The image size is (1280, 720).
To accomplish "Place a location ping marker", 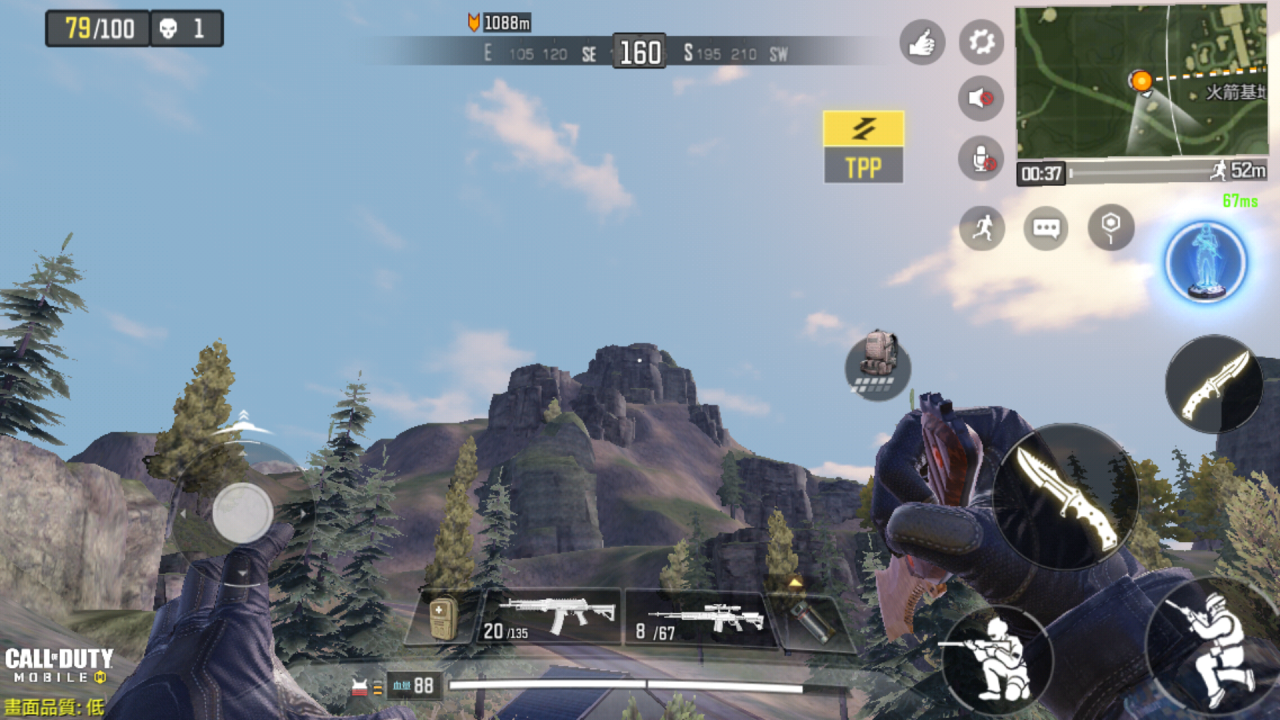I will click(x=1111, y=227).
